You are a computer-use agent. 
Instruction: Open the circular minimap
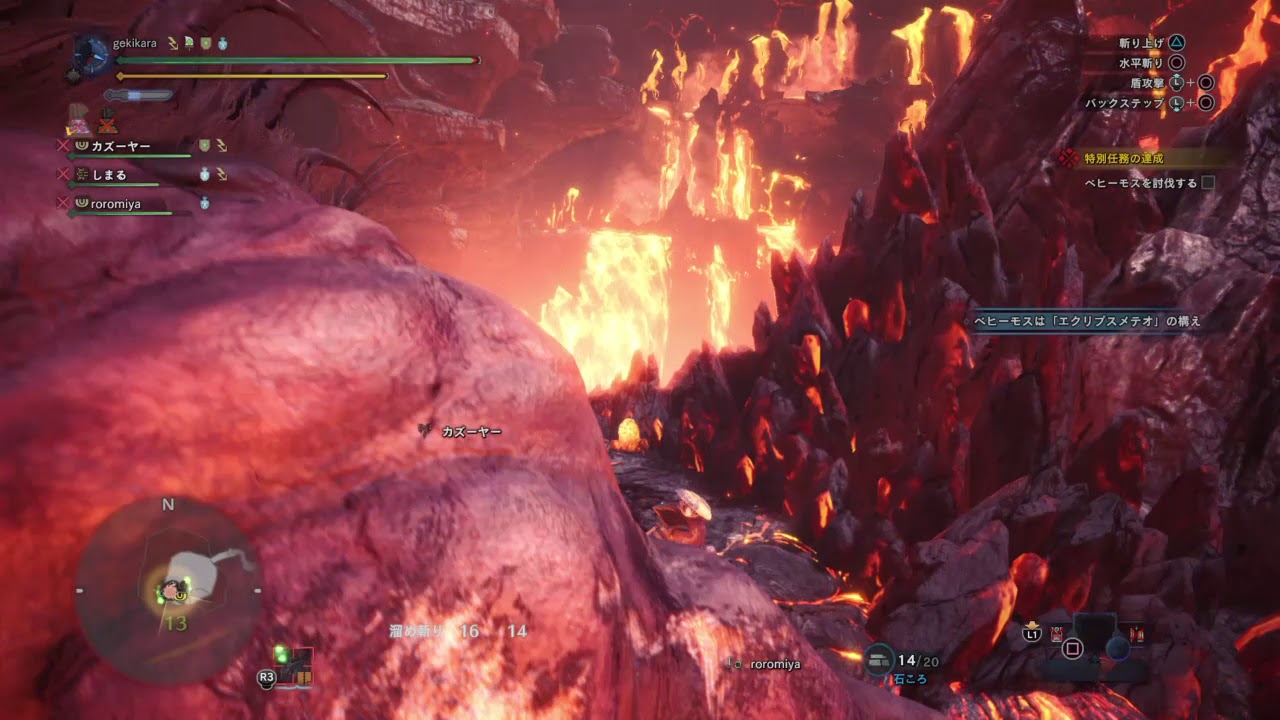coord(168,591)
